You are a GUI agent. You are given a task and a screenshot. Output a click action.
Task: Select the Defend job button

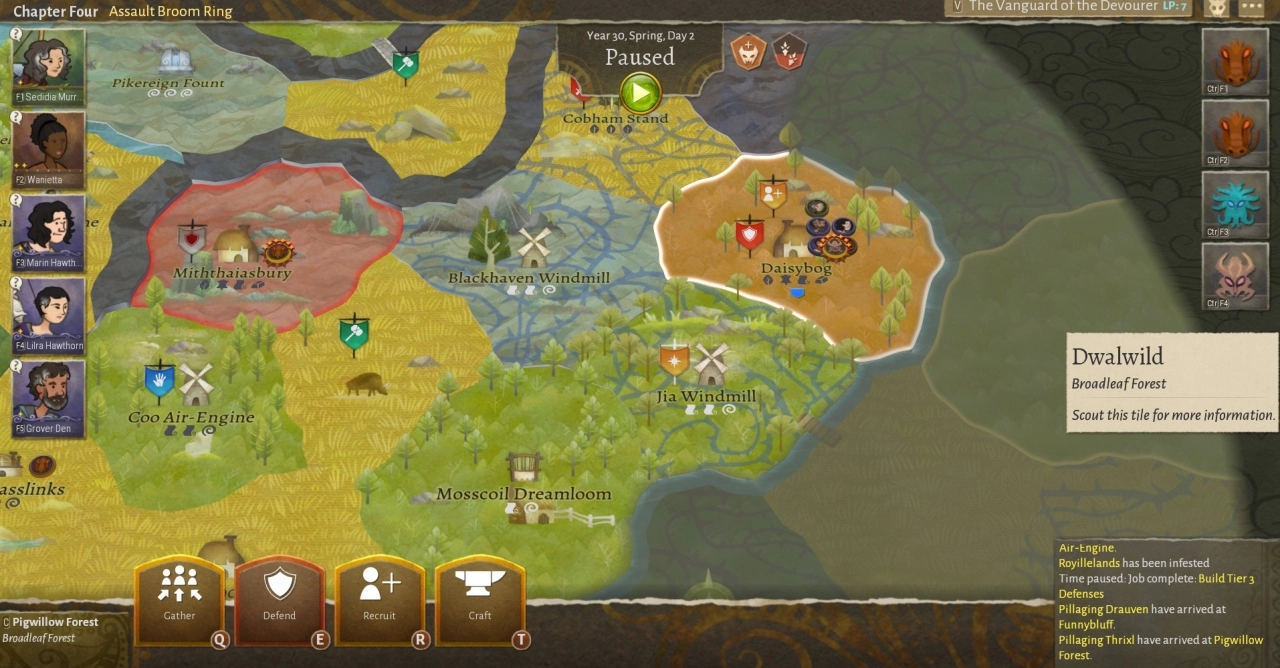[x=279, y=597]
